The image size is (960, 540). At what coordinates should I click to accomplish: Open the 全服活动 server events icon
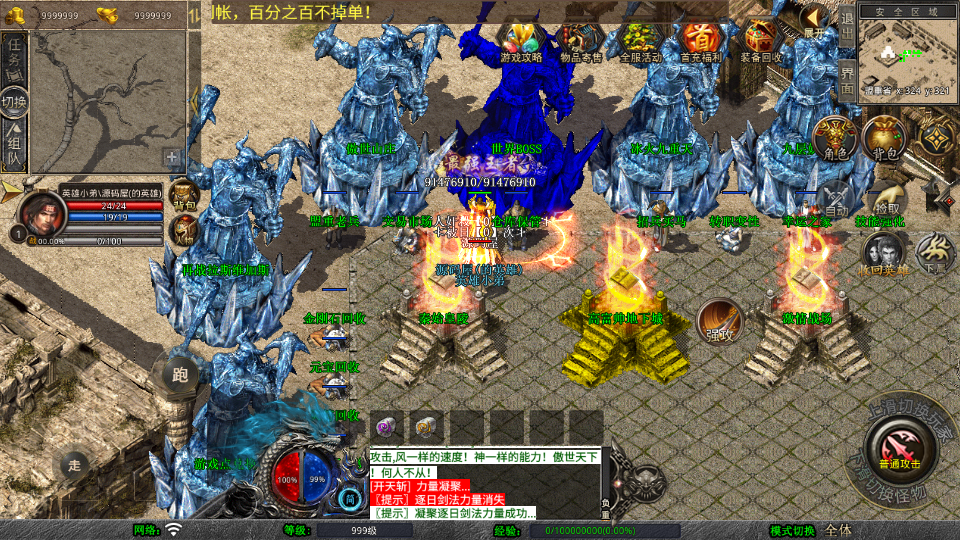(x=641, y=40)
